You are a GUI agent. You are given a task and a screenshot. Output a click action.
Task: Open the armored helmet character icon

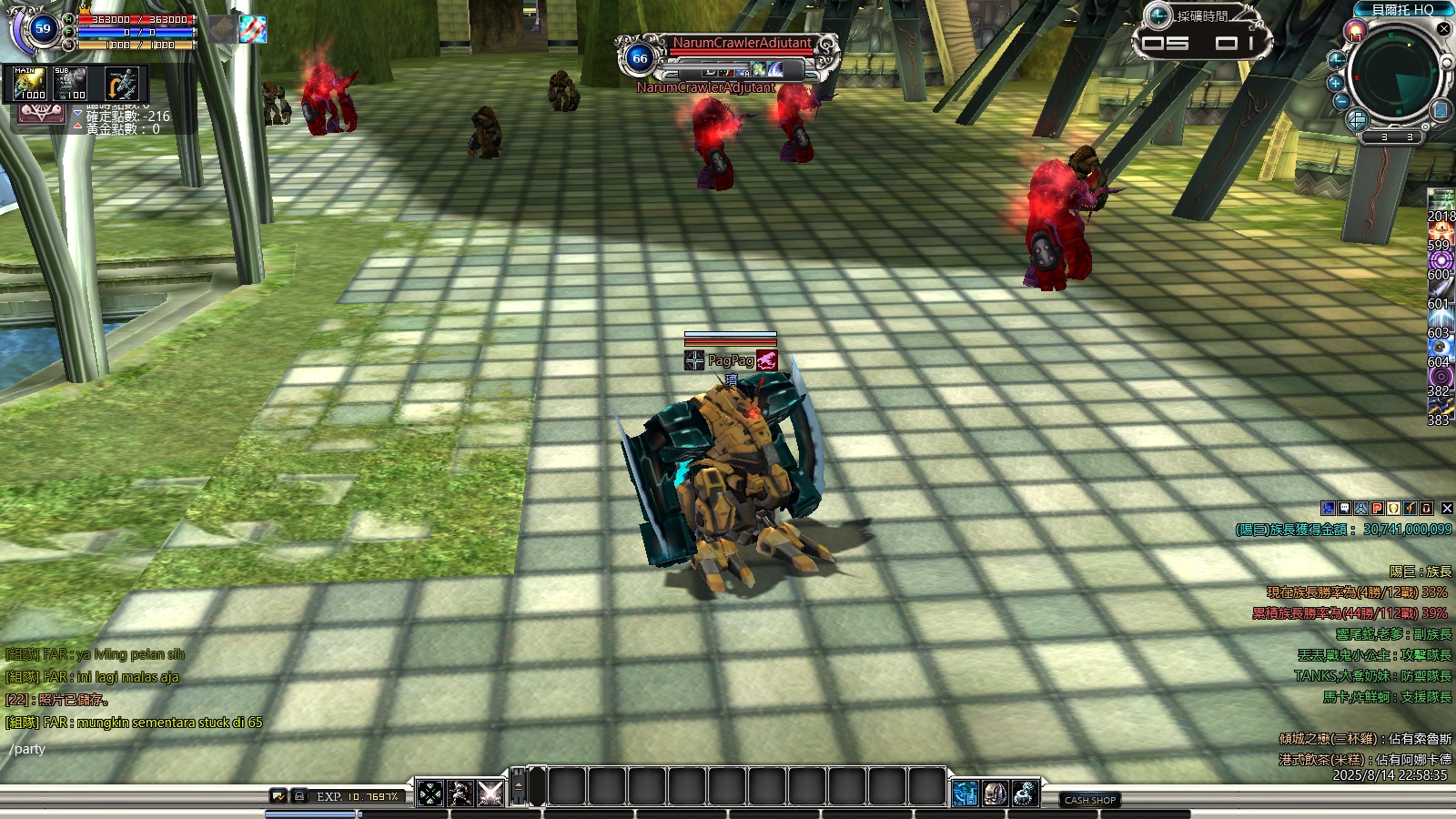(996, 794)
